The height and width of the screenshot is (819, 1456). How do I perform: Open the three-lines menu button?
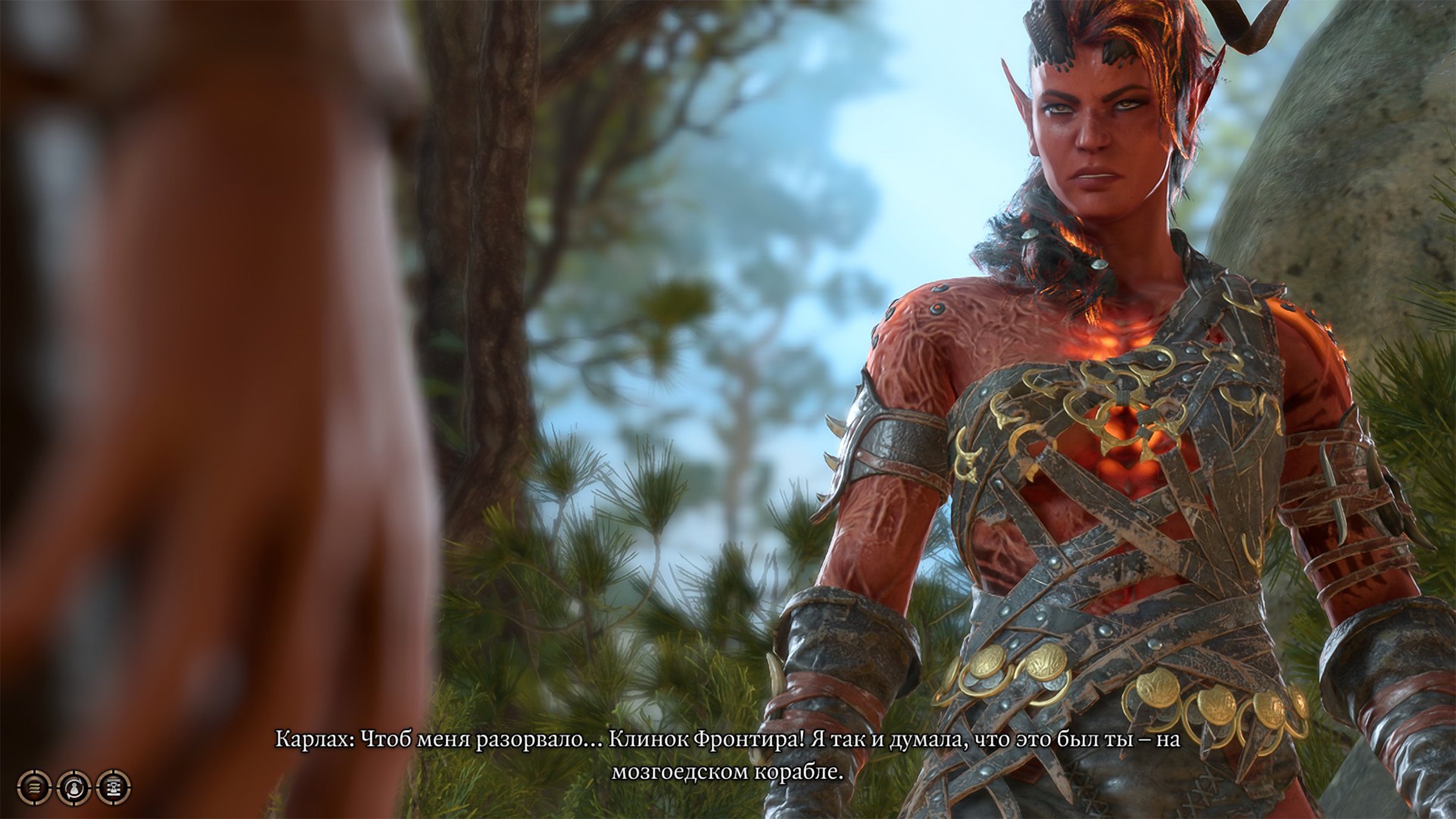tap(35, 787)
